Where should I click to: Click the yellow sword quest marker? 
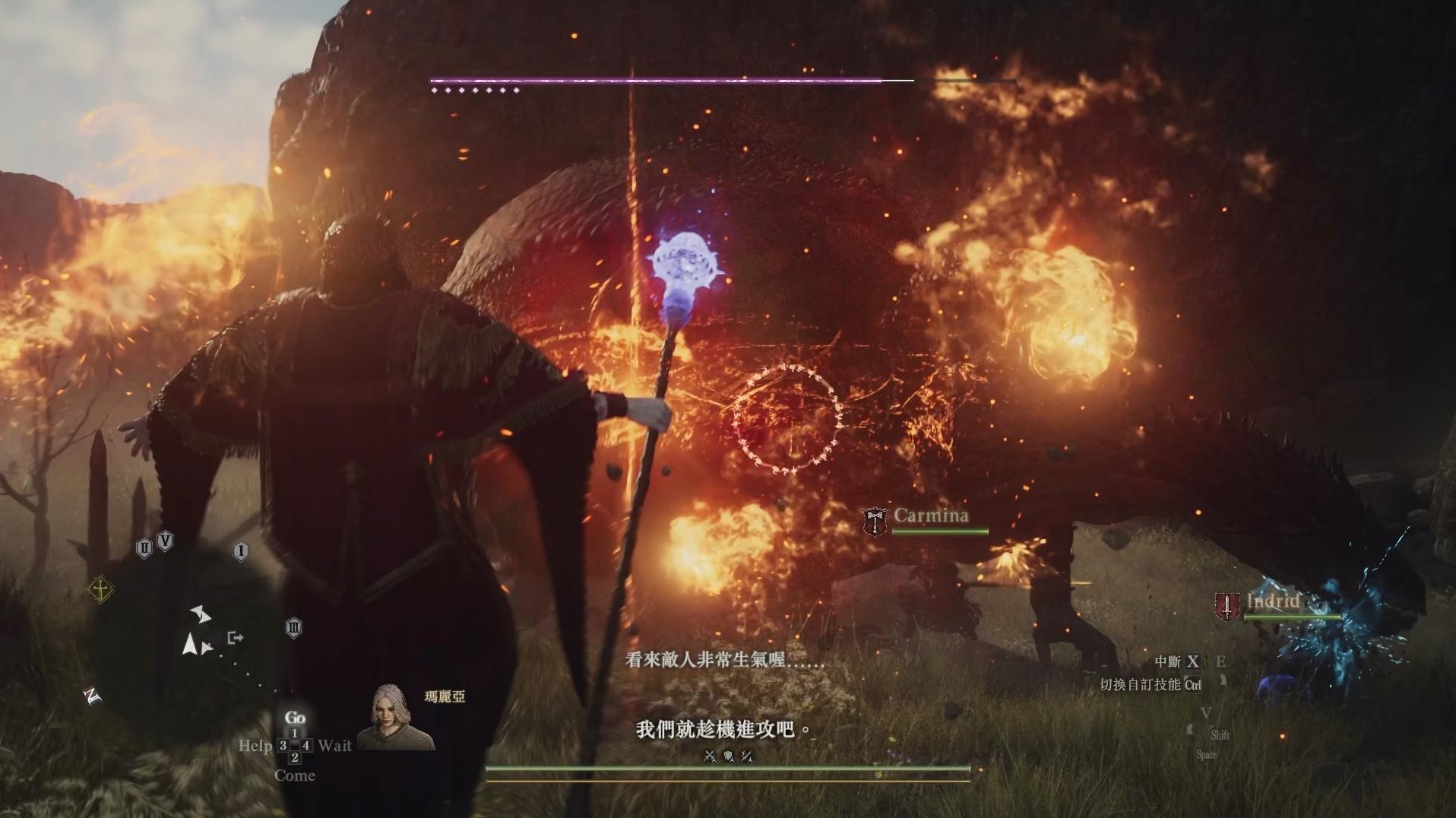tap(101, 588)
